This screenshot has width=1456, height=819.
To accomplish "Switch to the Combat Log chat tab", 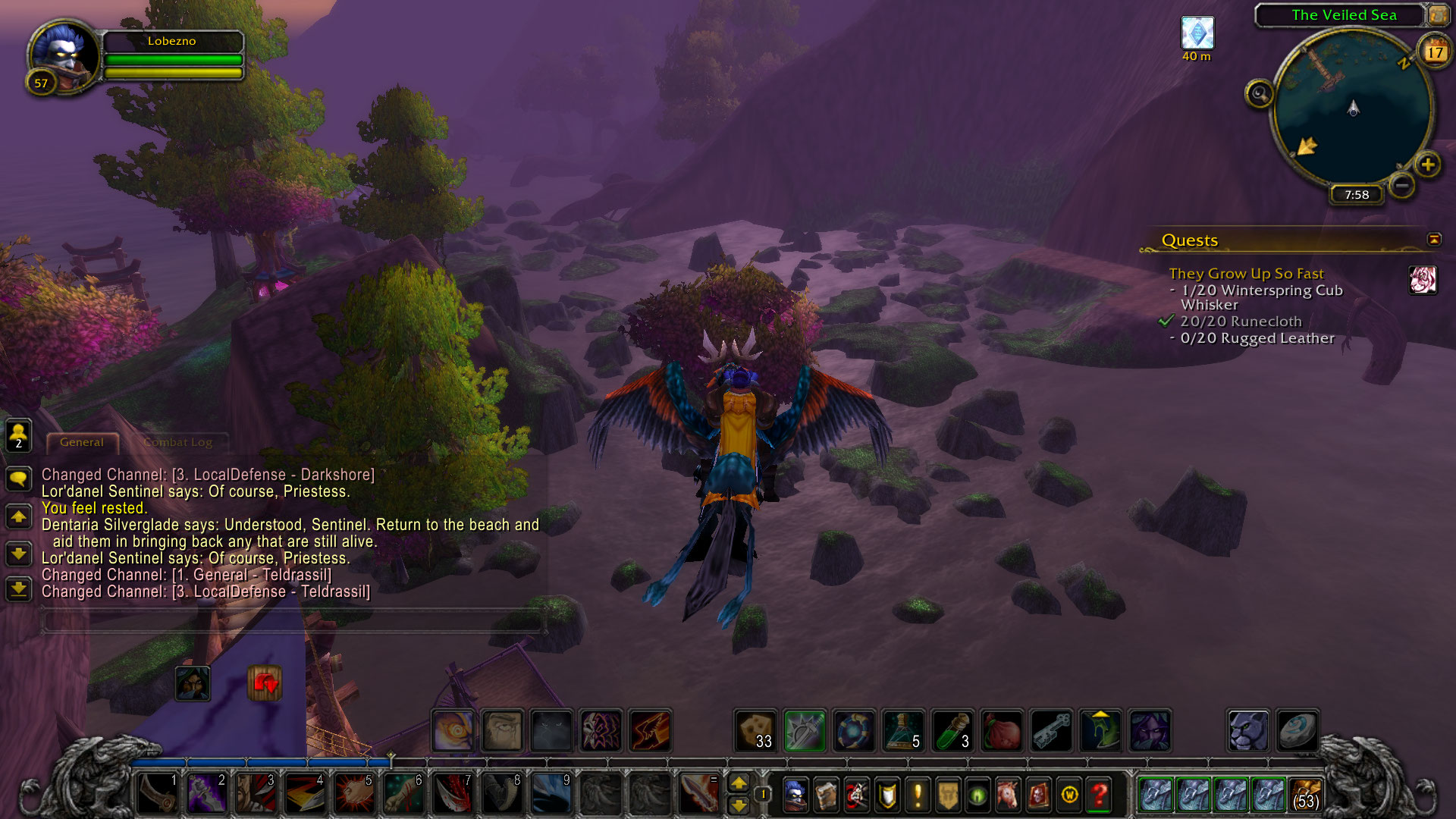I will click(x=179, y=442).
